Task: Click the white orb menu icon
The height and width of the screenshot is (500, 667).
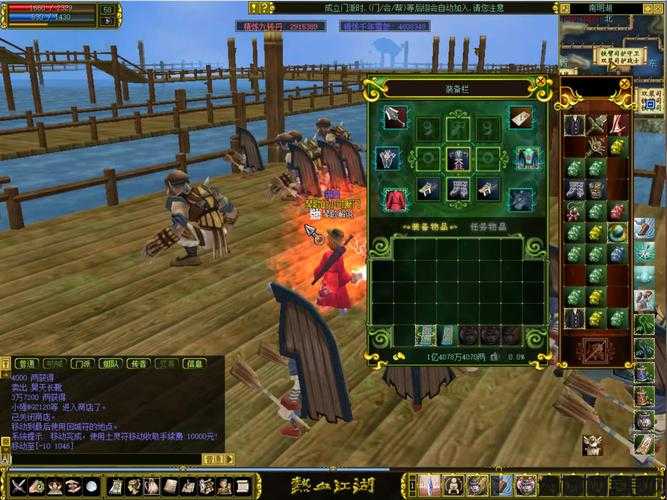Action: pyautogui.click(x=92, y=486)
